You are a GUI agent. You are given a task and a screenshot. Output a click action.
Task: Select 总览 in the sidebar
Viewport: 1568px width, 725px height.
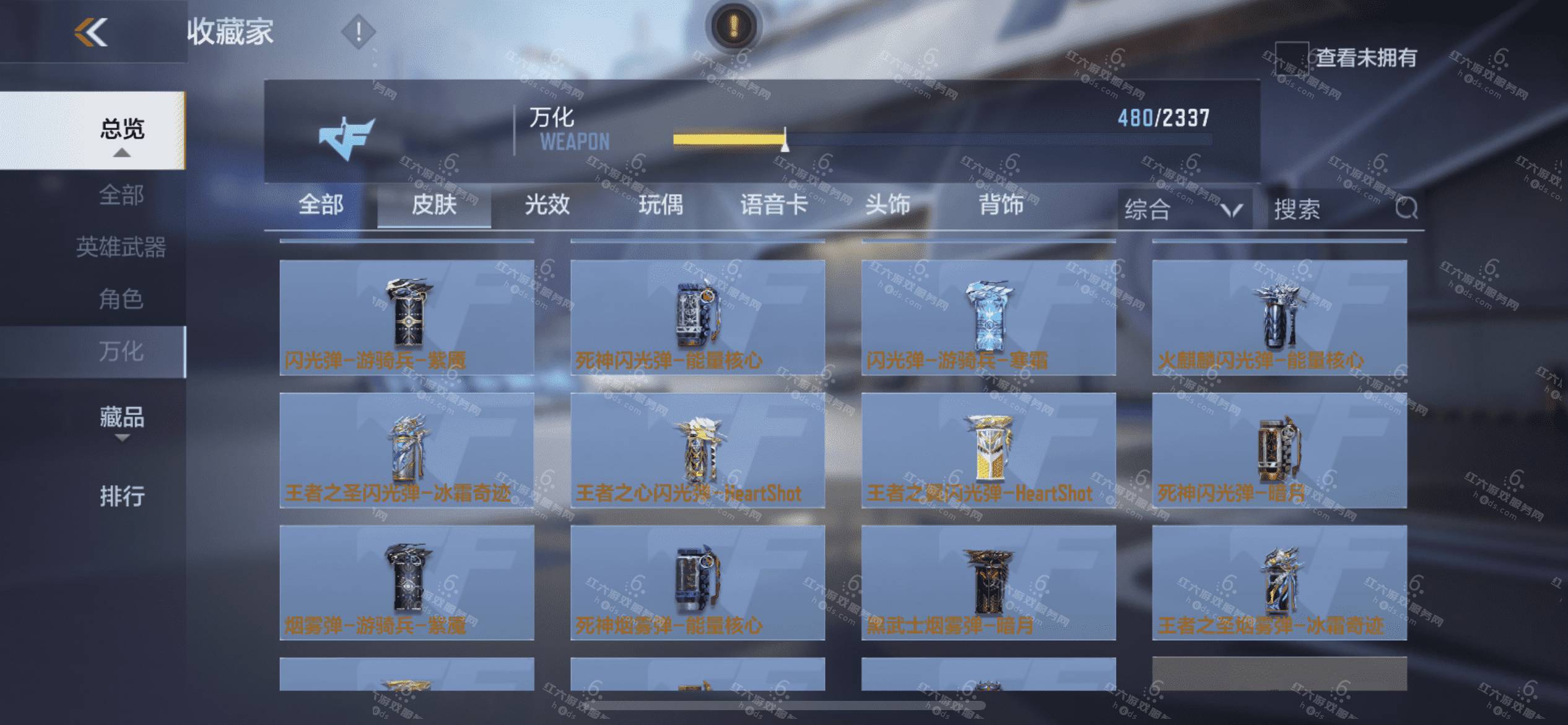[122, 130]
